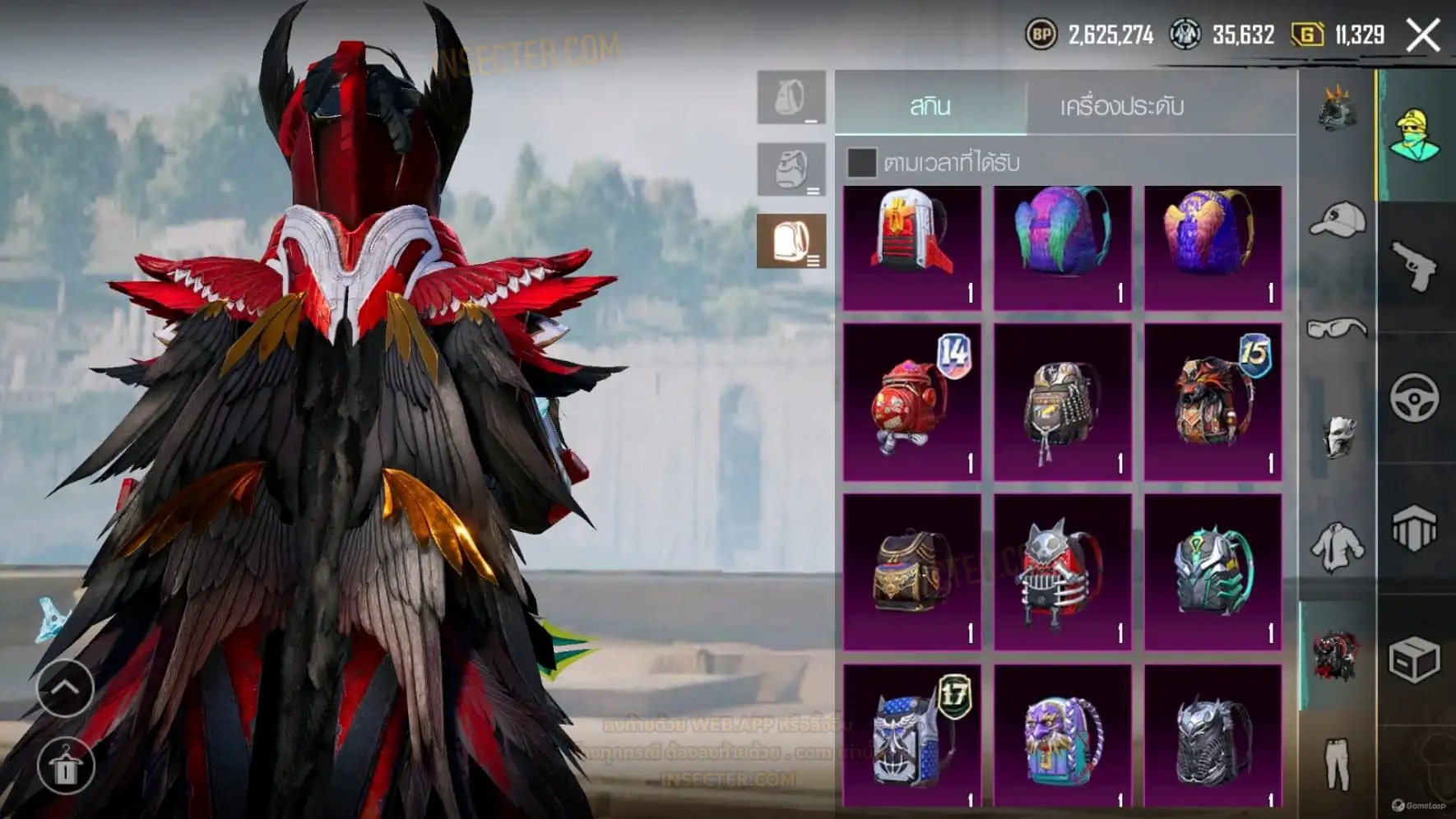Open the steering wheel vehicles section

click(x=1415, y=398)
